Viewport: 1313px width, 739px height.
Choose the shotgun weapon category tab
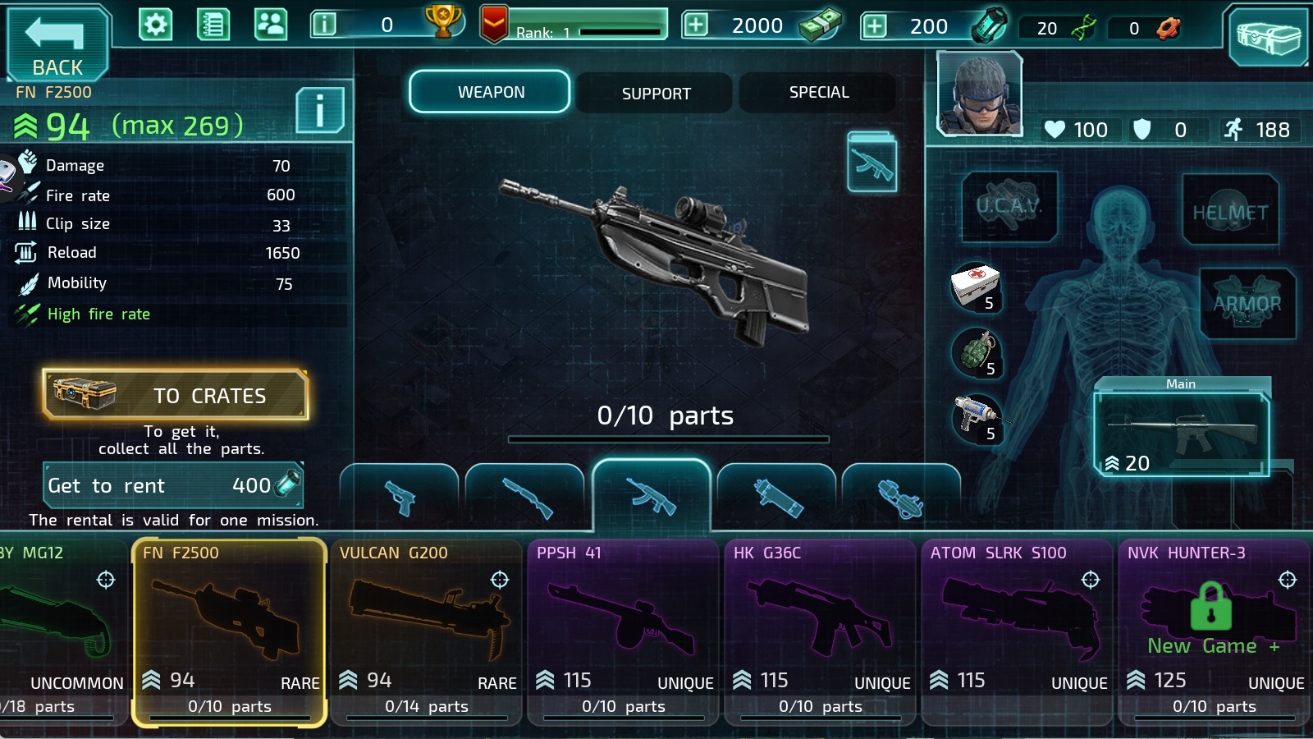(527, 497)
